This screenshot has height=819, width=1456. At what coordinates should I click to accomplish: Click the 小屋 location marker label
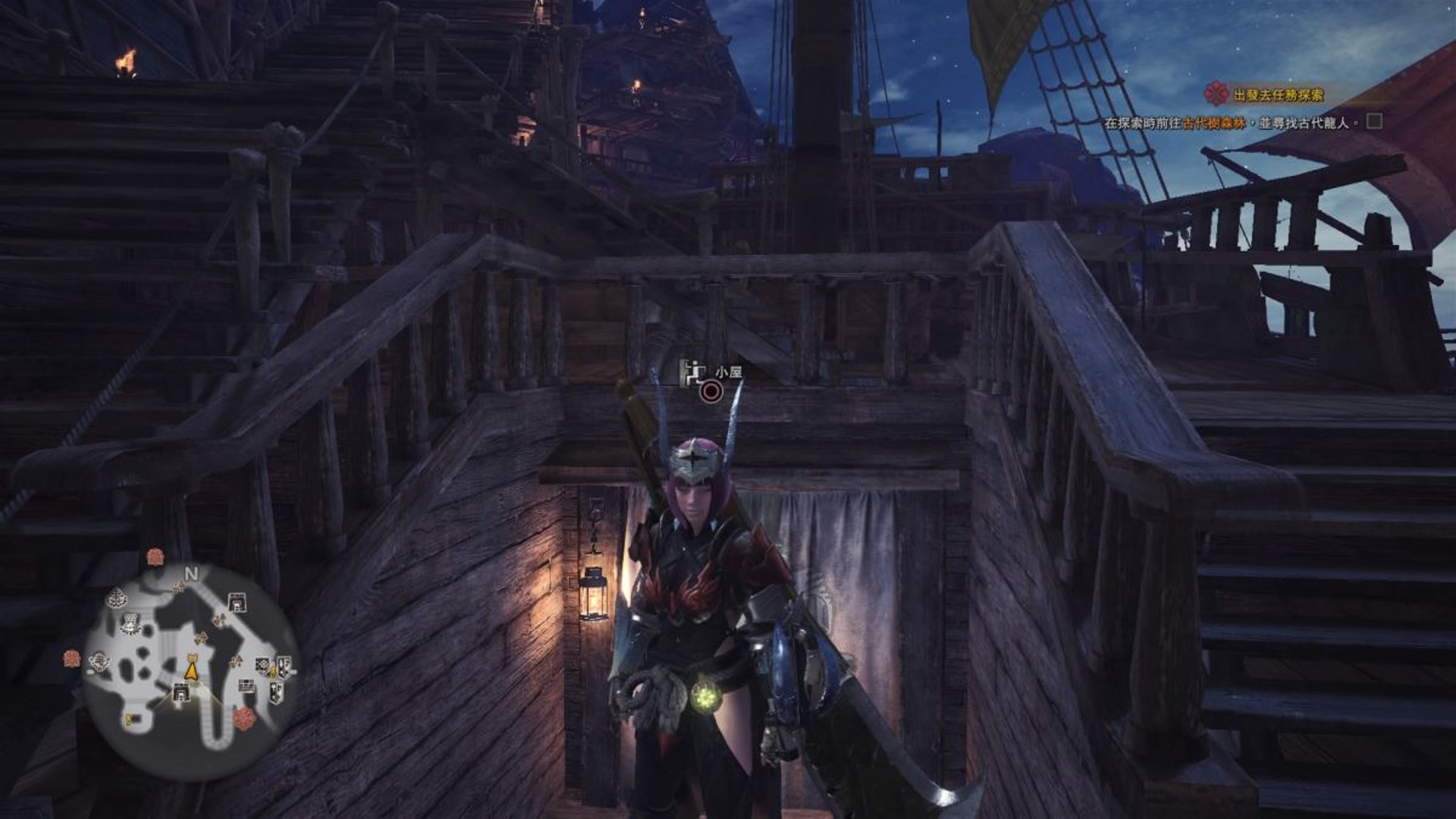pyautogui.click(x=728, y=372)
